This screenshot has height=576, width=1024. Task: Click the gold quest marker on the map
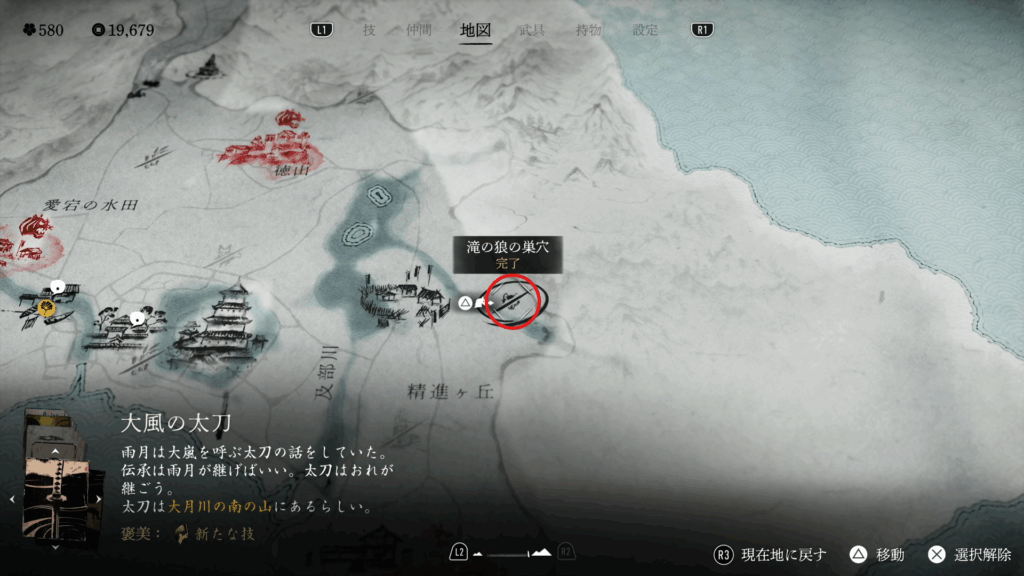coord(47,309)
